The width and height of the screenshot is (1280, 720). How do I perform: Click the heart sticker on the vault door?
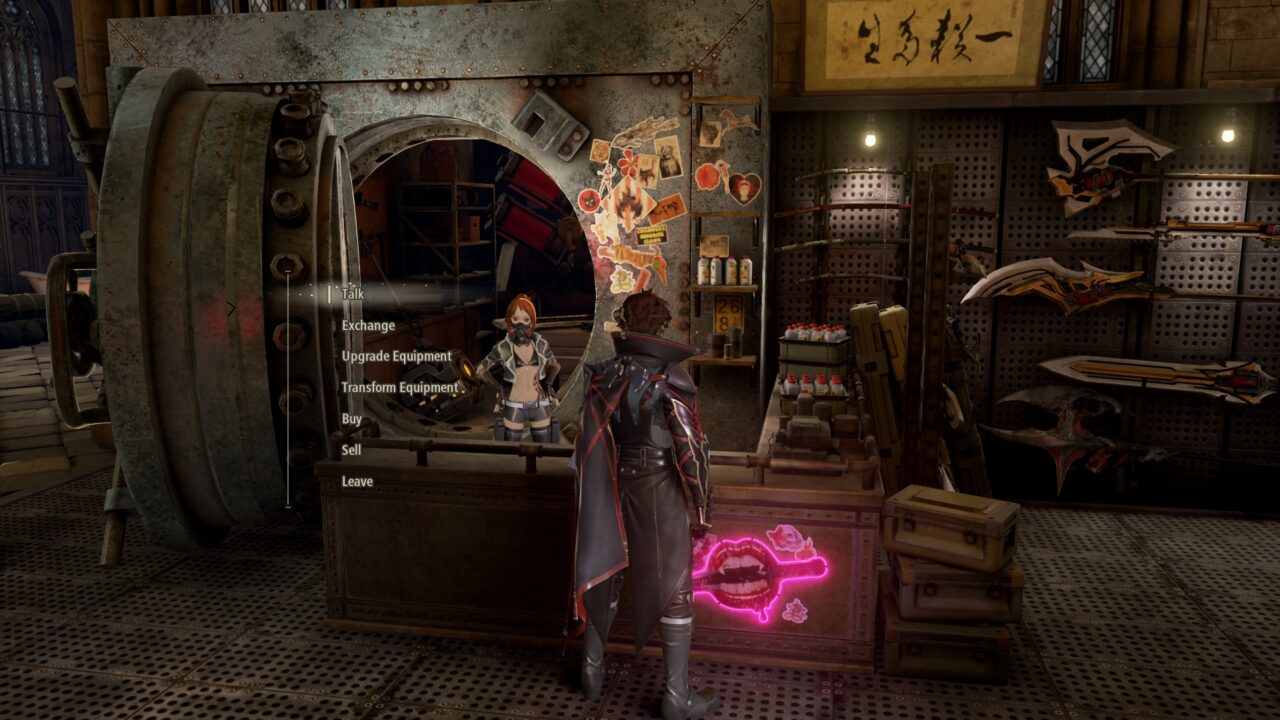click(x=743, y=190)
